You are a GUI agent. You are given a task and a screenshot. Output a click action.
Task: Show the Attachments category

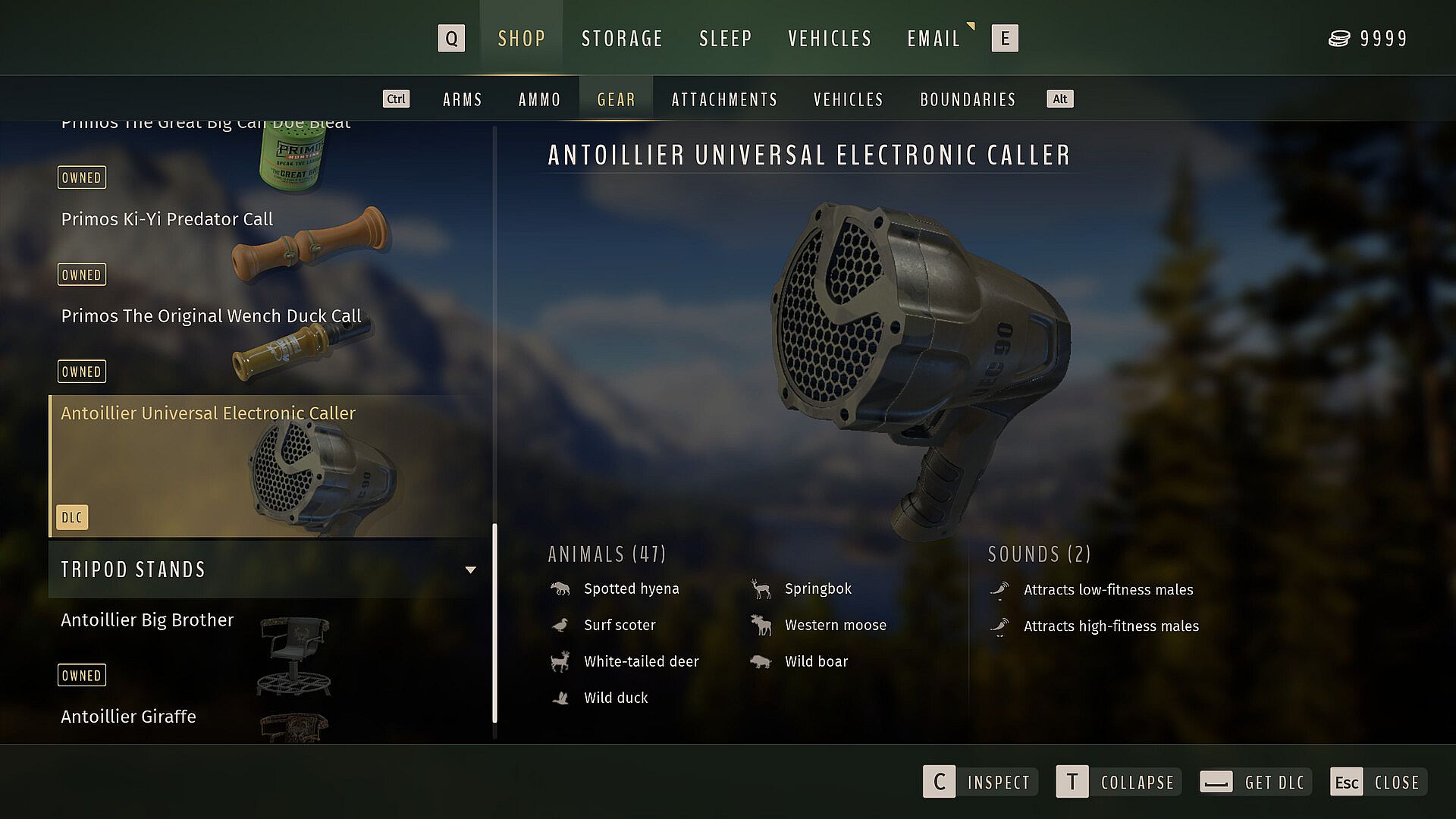pos(724,99)
